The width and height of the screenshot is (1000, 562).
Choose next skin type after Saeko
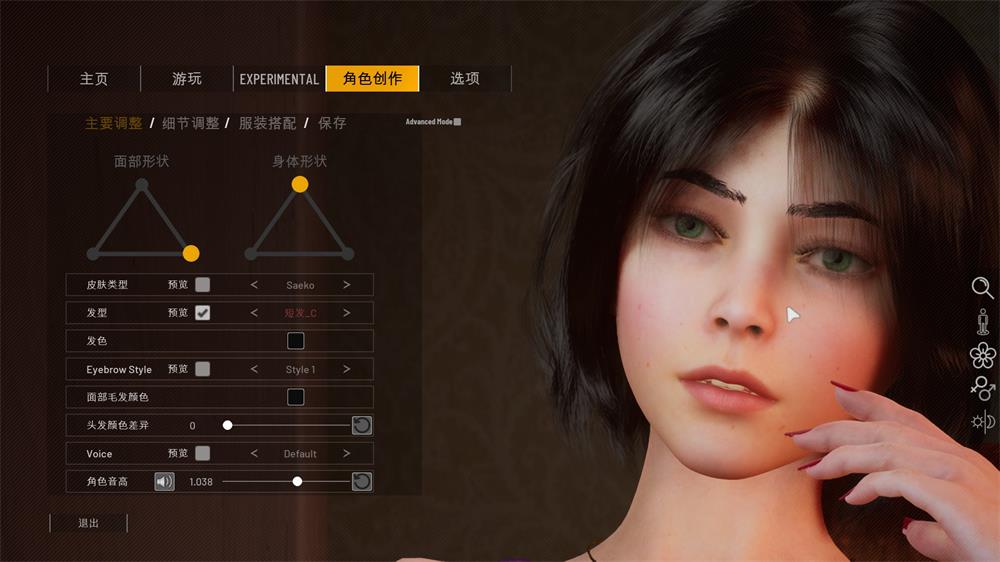point(347,285)
